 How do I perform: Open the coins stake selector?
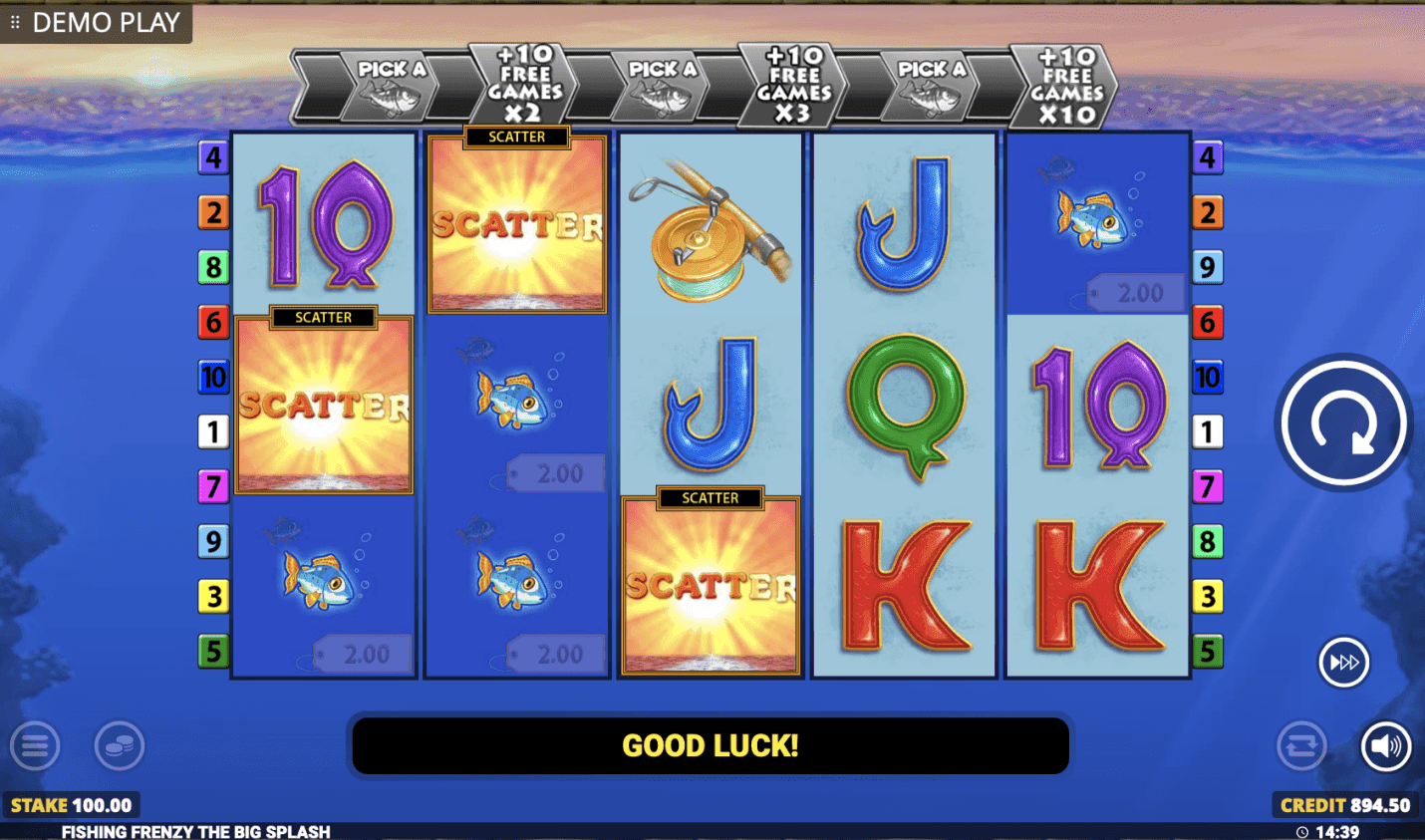pyautogui.click(x=120, y=745)
